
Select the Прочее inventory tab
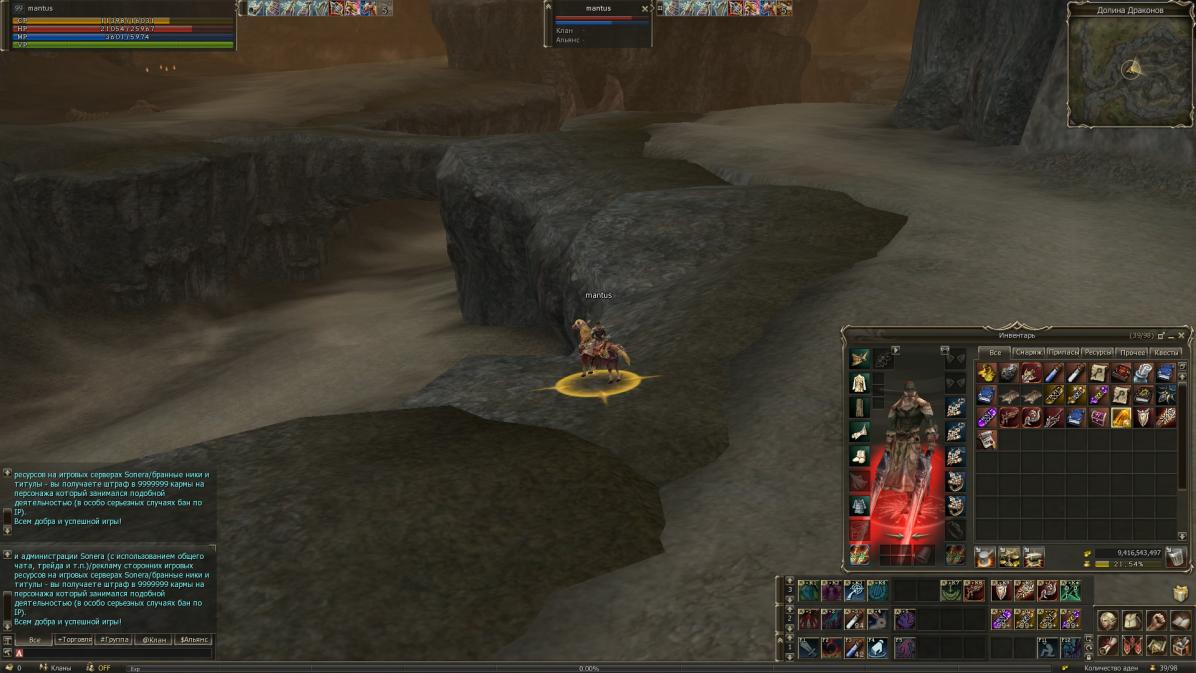(x=1132, y=352)
